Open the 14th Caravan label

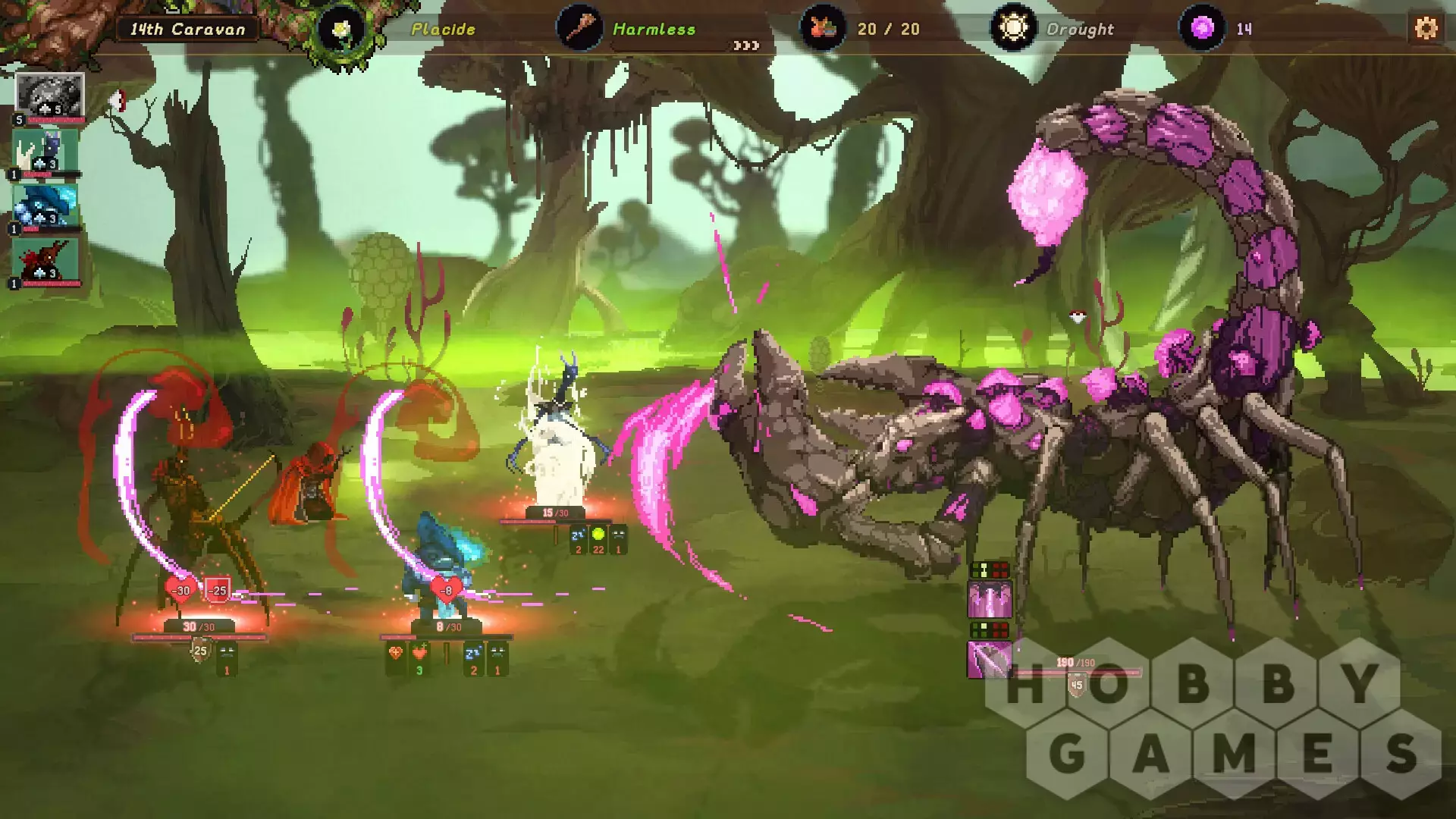tap(187, 30)
